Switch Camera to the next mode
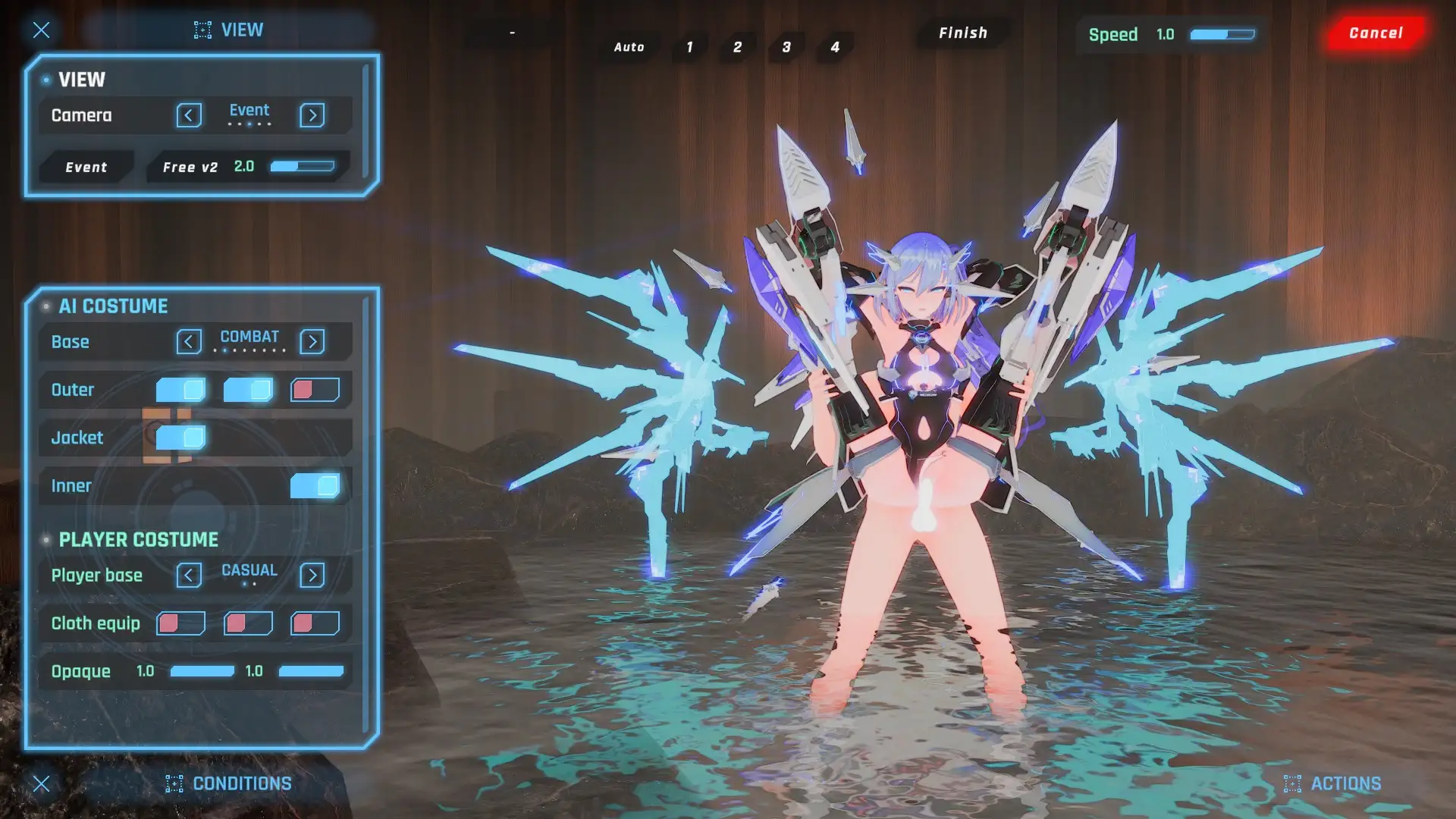 click(x=312, y=115)
